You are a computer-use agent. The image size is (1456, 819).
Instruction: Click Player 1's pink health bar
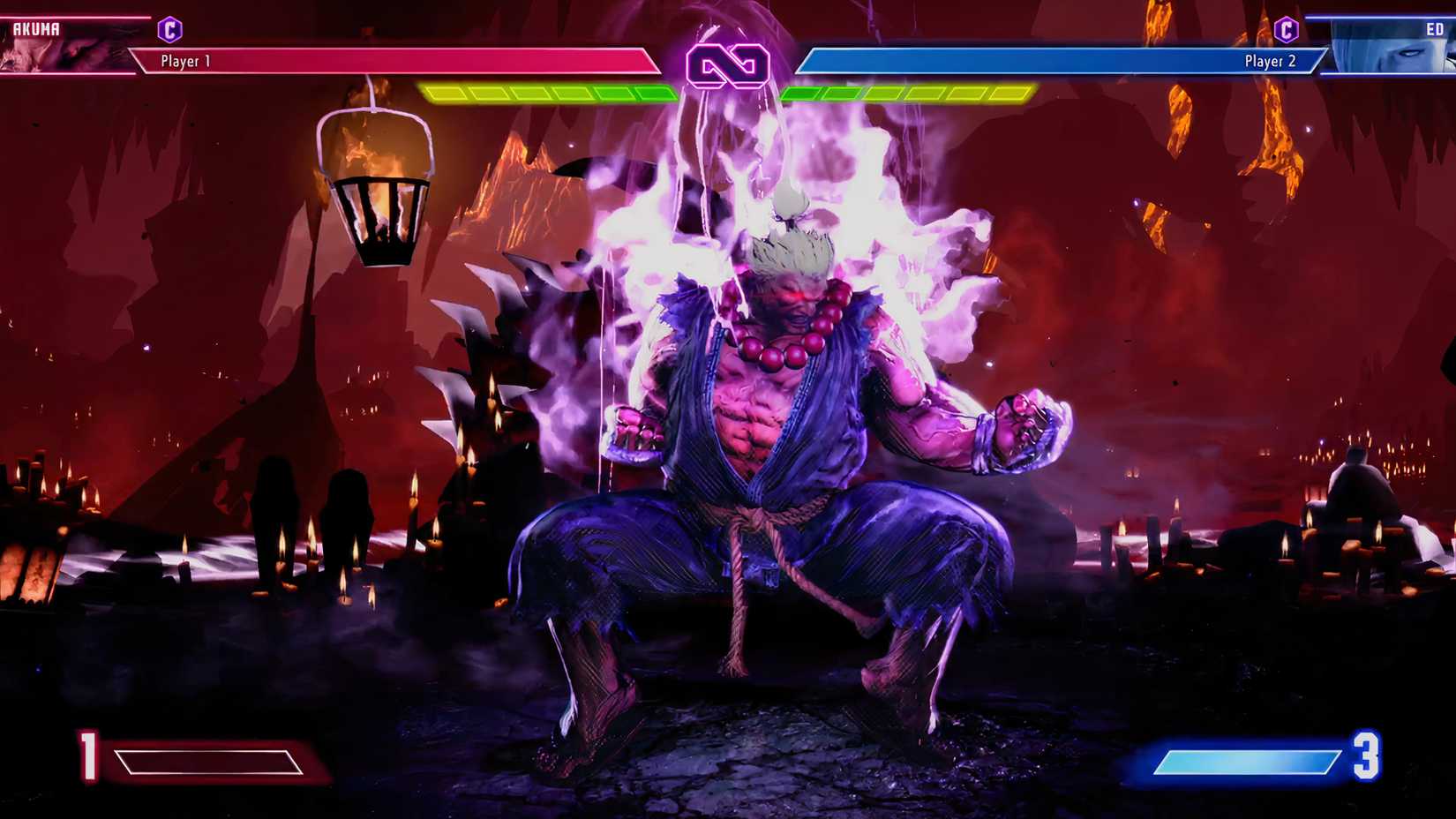tap(397, 62)
